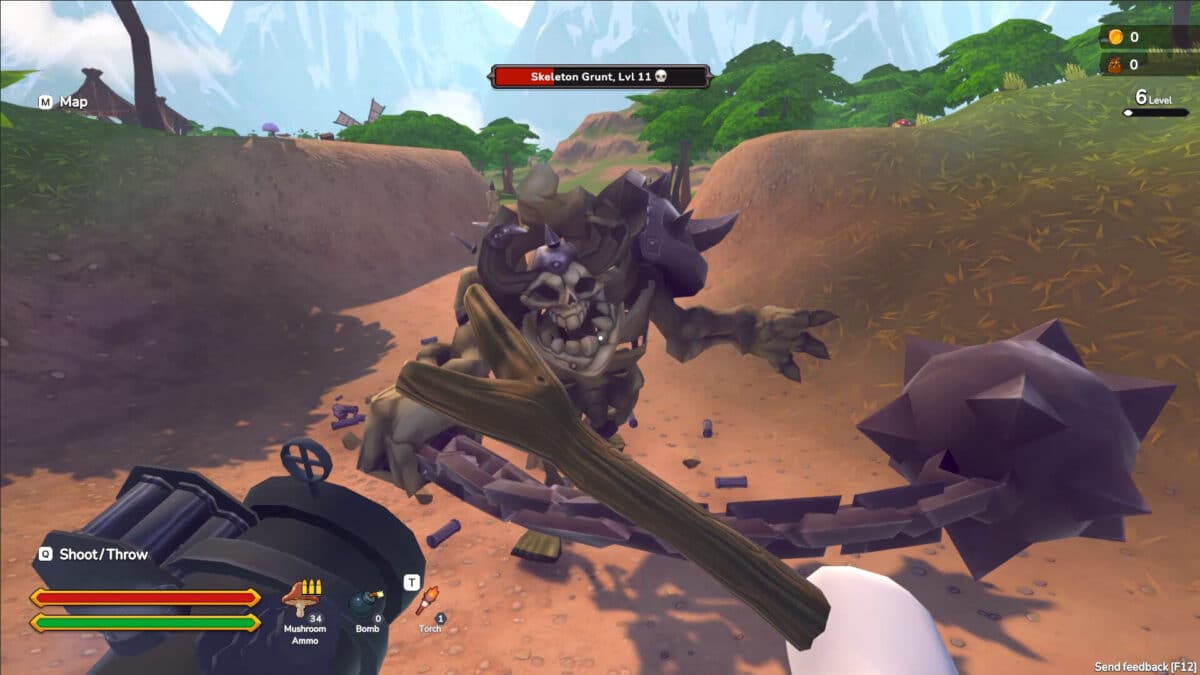Choose the Bomb item slot

[x=366, y=606]
